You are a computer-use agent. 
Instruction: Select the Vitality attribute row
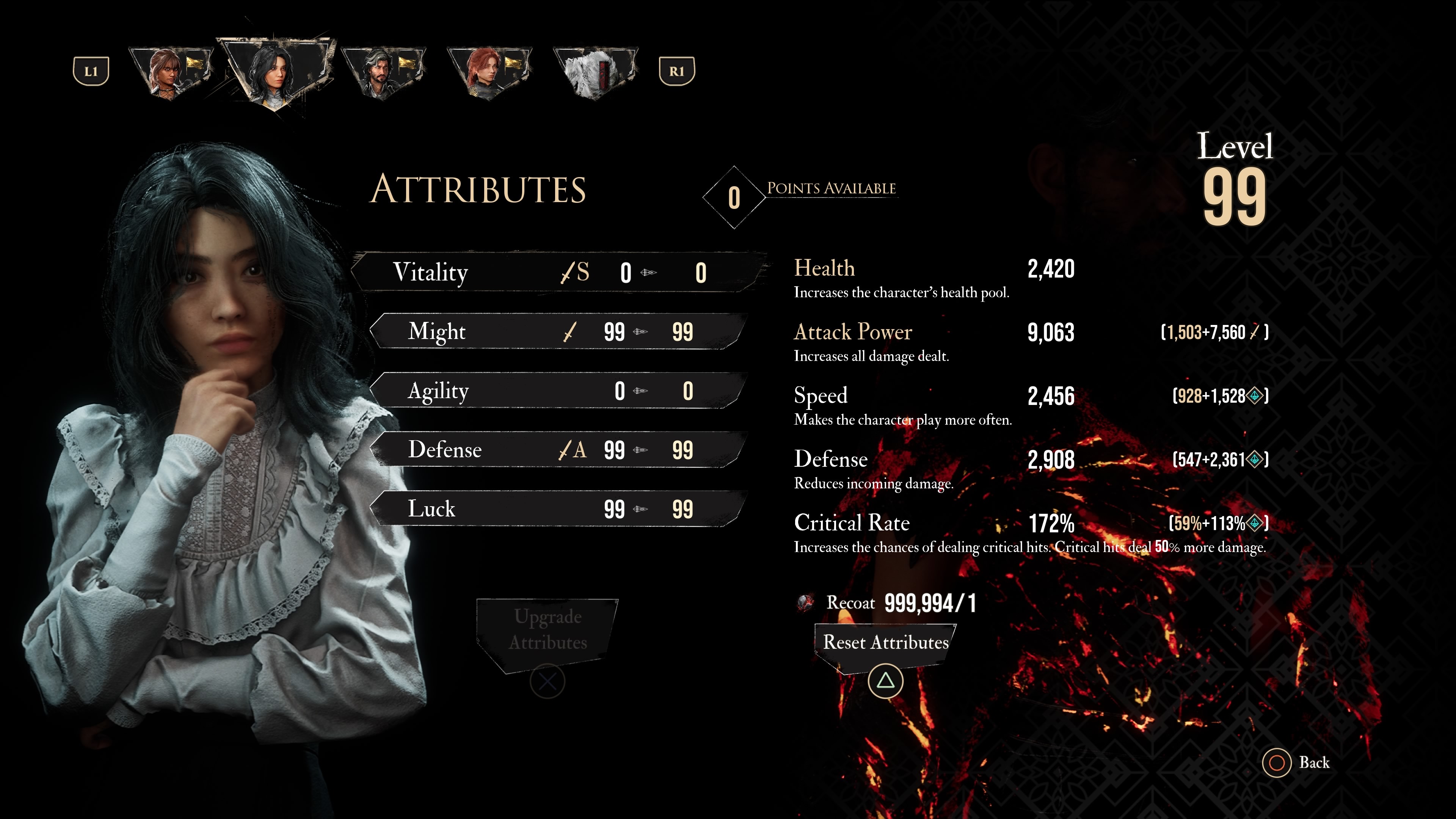(557, 273)
